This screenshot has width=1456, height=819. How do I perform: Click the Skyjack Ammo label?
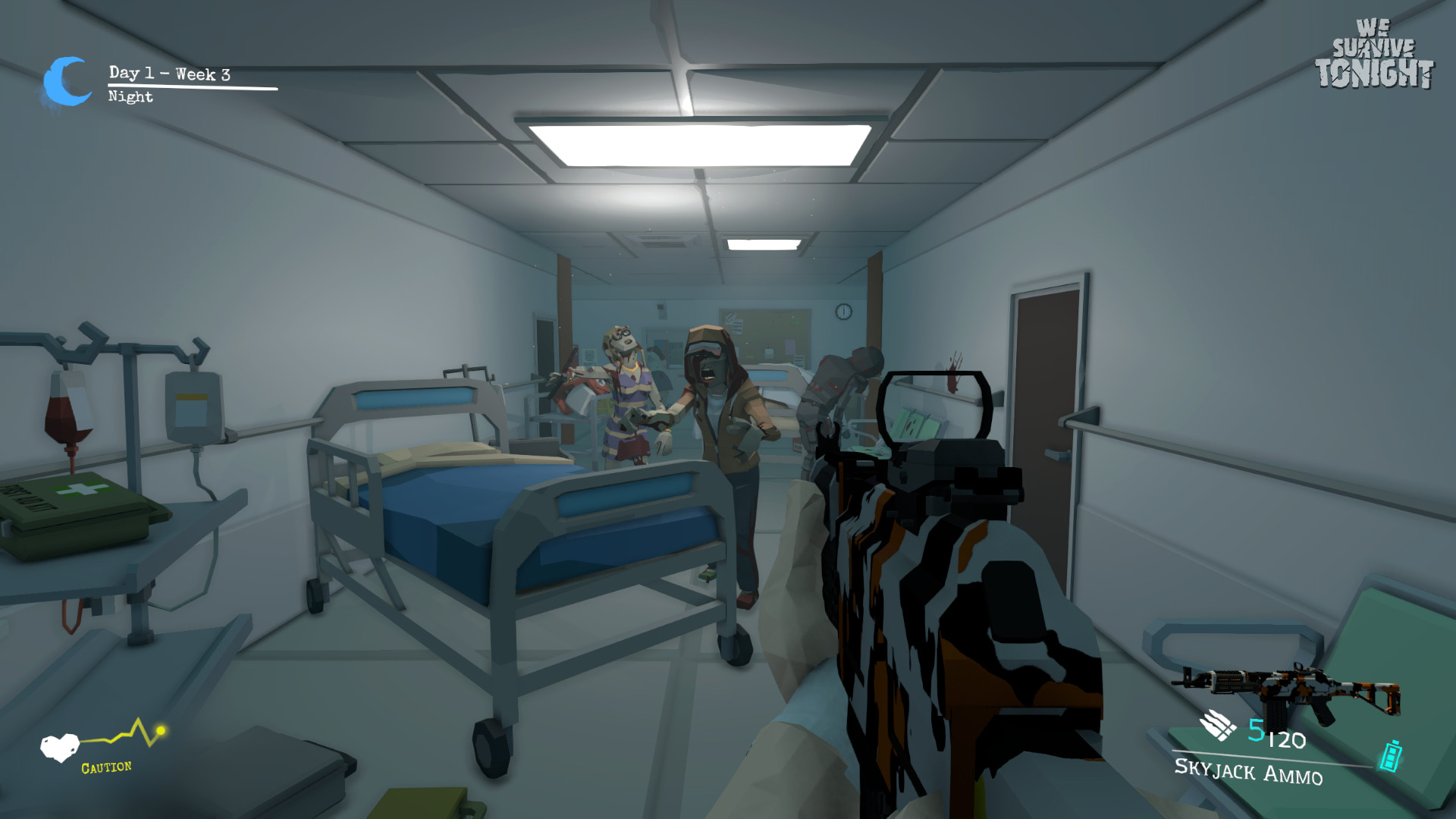1249,770
